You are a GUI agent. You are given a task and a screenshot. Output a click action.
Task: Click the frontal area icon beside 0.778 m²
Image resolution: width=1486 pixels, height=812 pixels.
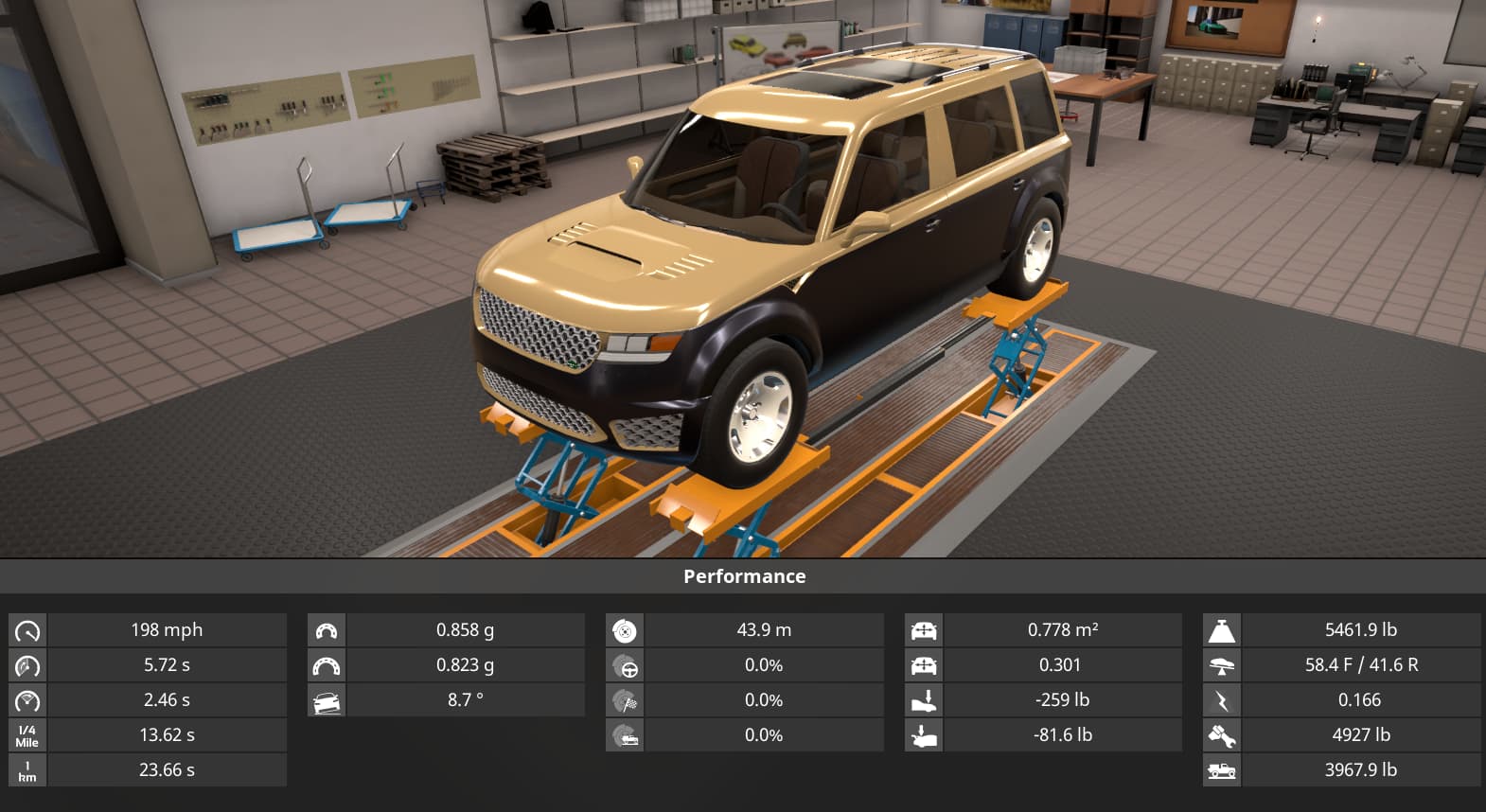pyautogui.click(x=924, y=630)
